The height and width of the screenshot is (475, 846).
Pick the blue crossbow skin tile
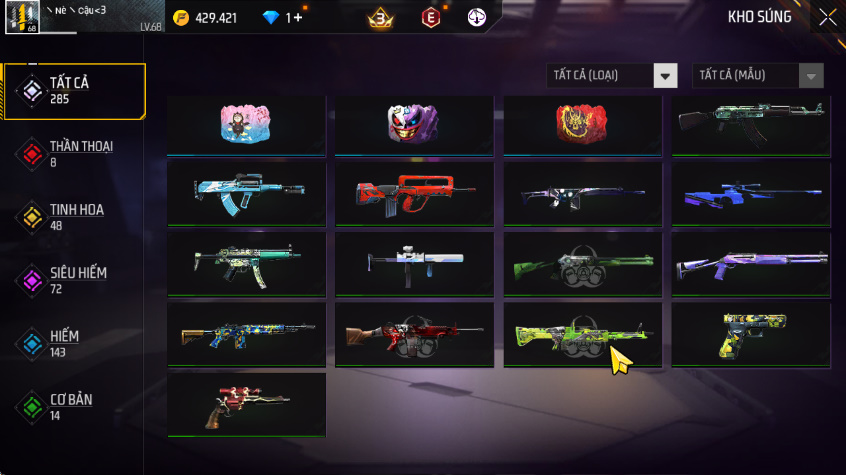[750, 193]
